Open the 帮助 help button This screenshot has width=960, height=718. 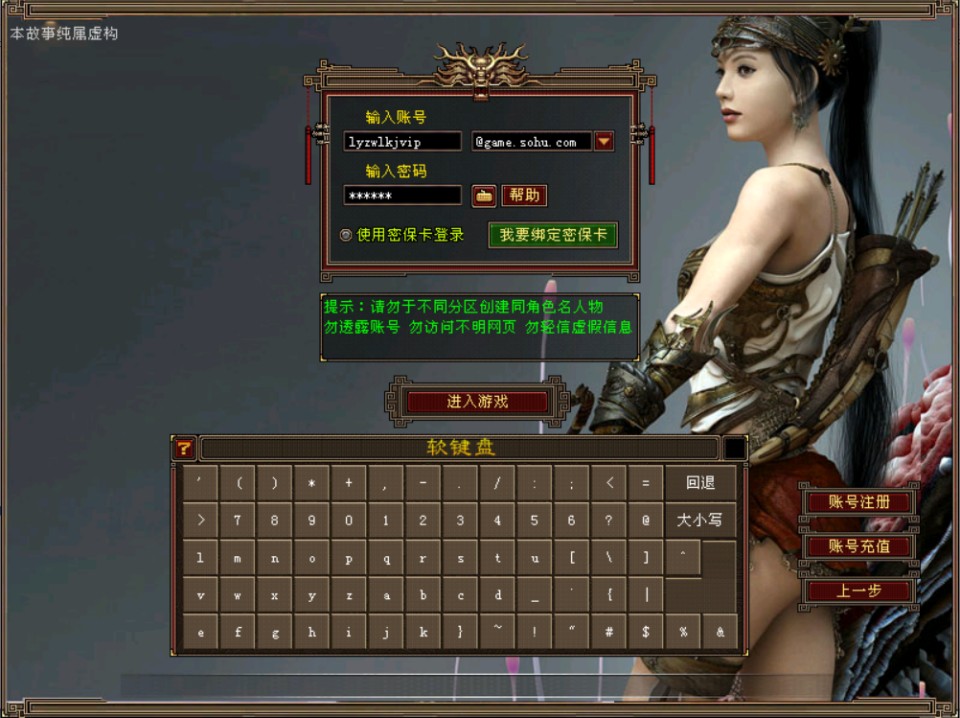[524, 195]
